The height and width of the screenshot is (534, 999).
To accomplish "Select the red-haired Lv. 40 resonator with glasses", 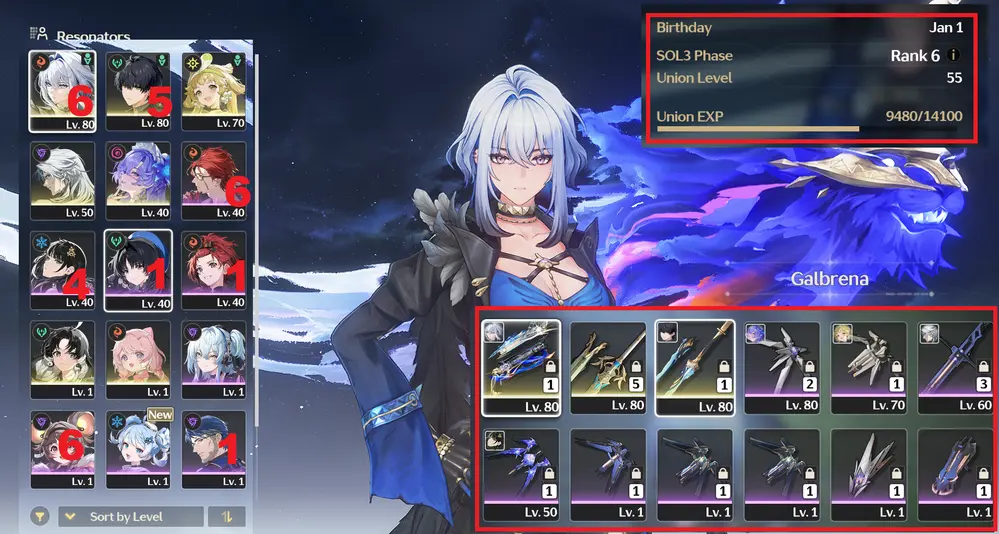I will (213, 180).
